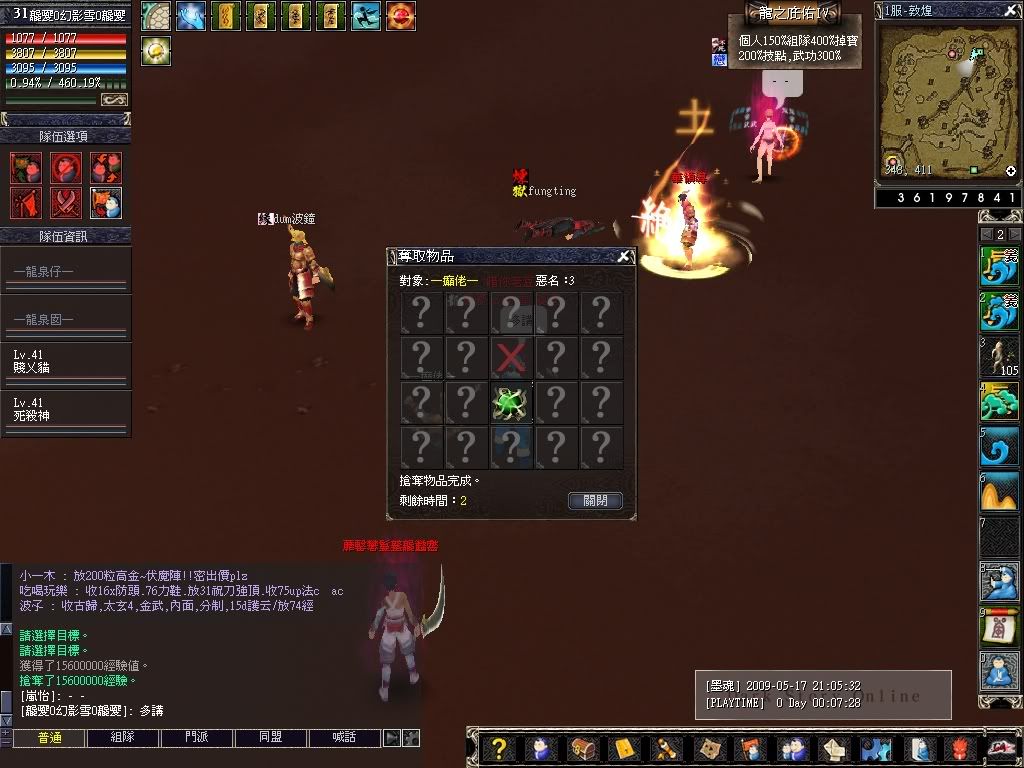
Task: Open the 普通 normal chat tab
Action: pyautogui.click(x=49, y=738)
